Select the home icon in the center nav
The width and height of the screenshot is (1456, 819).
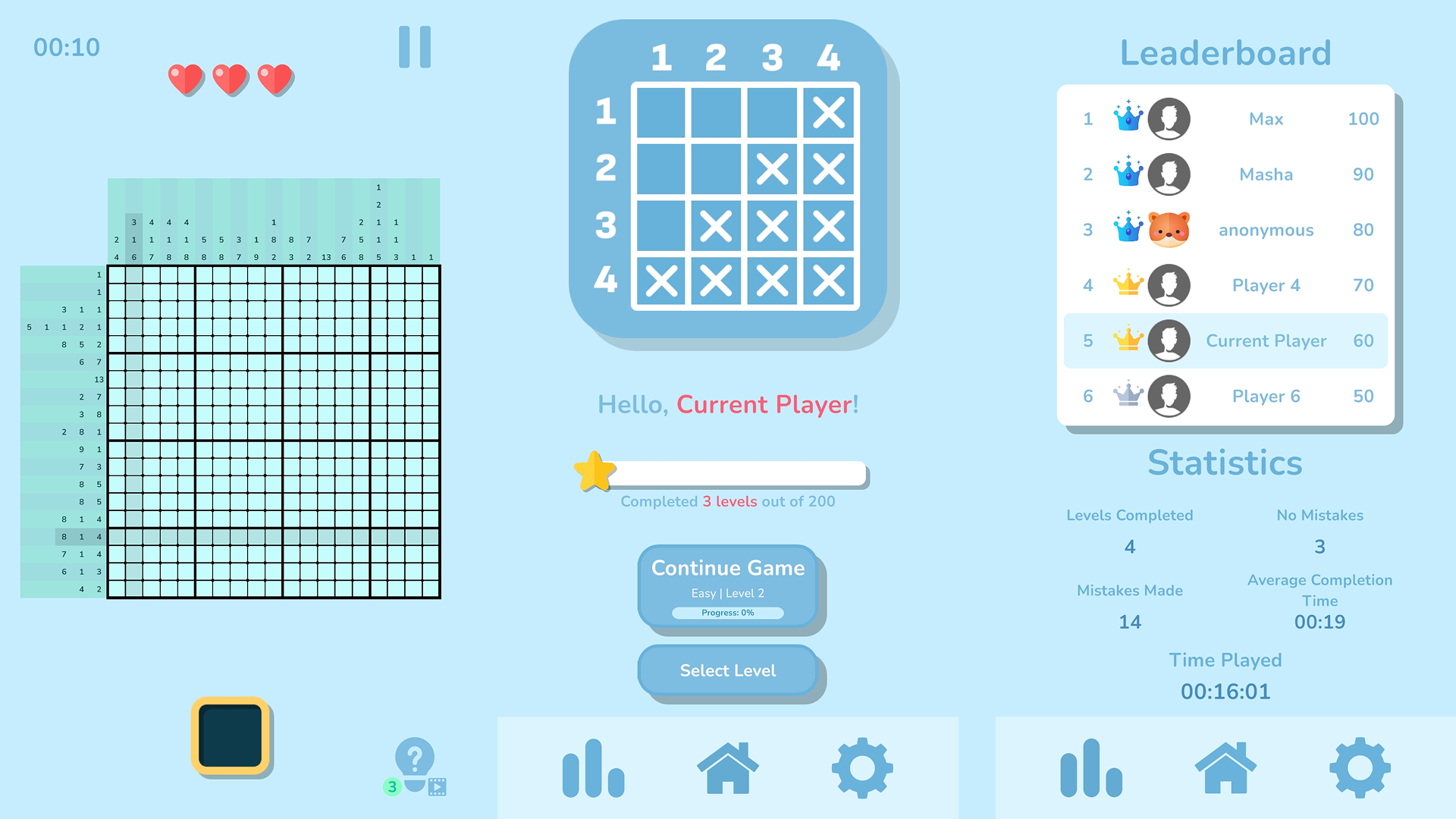click(x=727, y=766)
